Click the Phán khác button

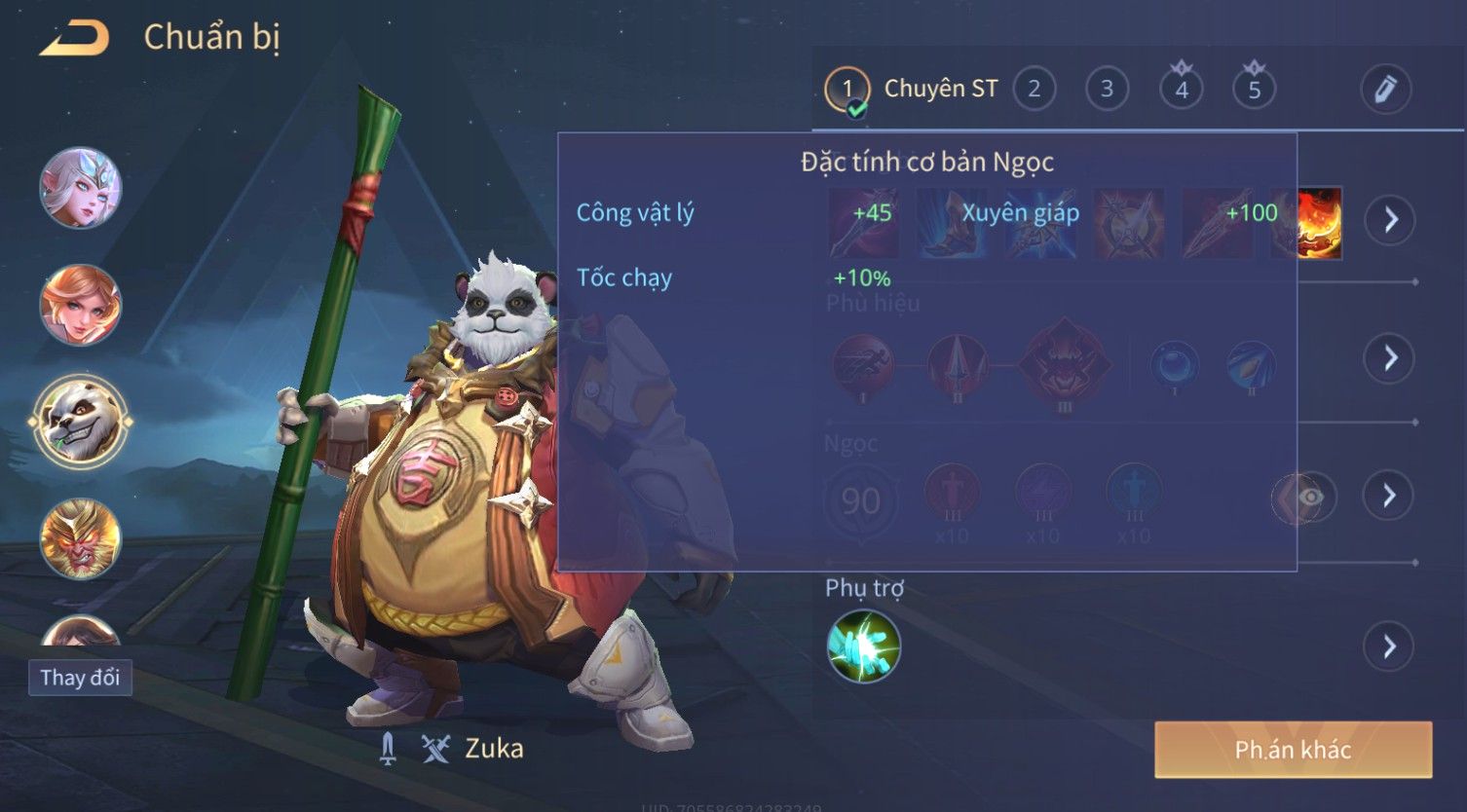pos(1293,750)
